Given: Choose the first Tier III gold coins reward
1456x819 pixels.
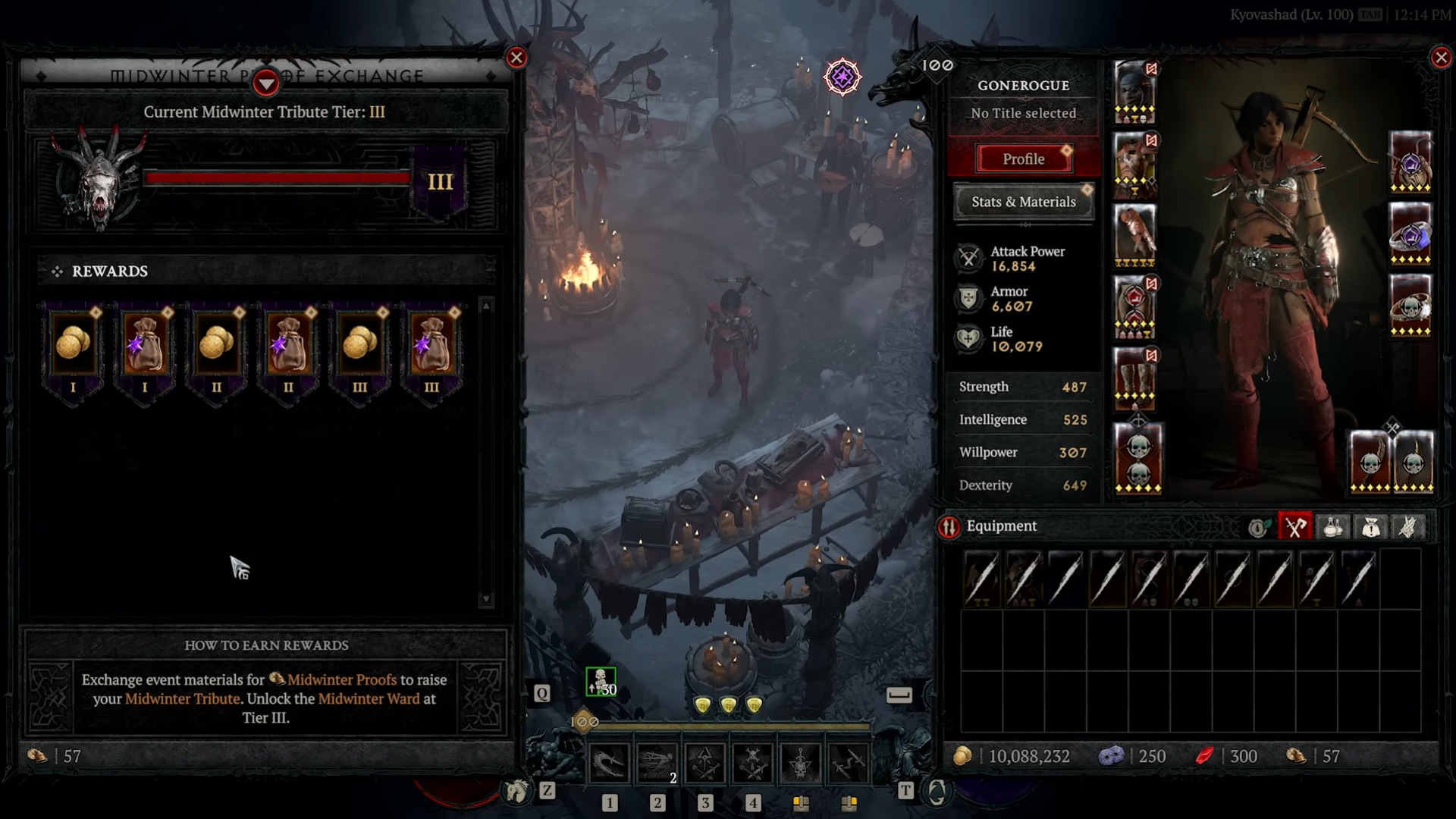Looking at the screenshot, I should [x=359, y=345].
